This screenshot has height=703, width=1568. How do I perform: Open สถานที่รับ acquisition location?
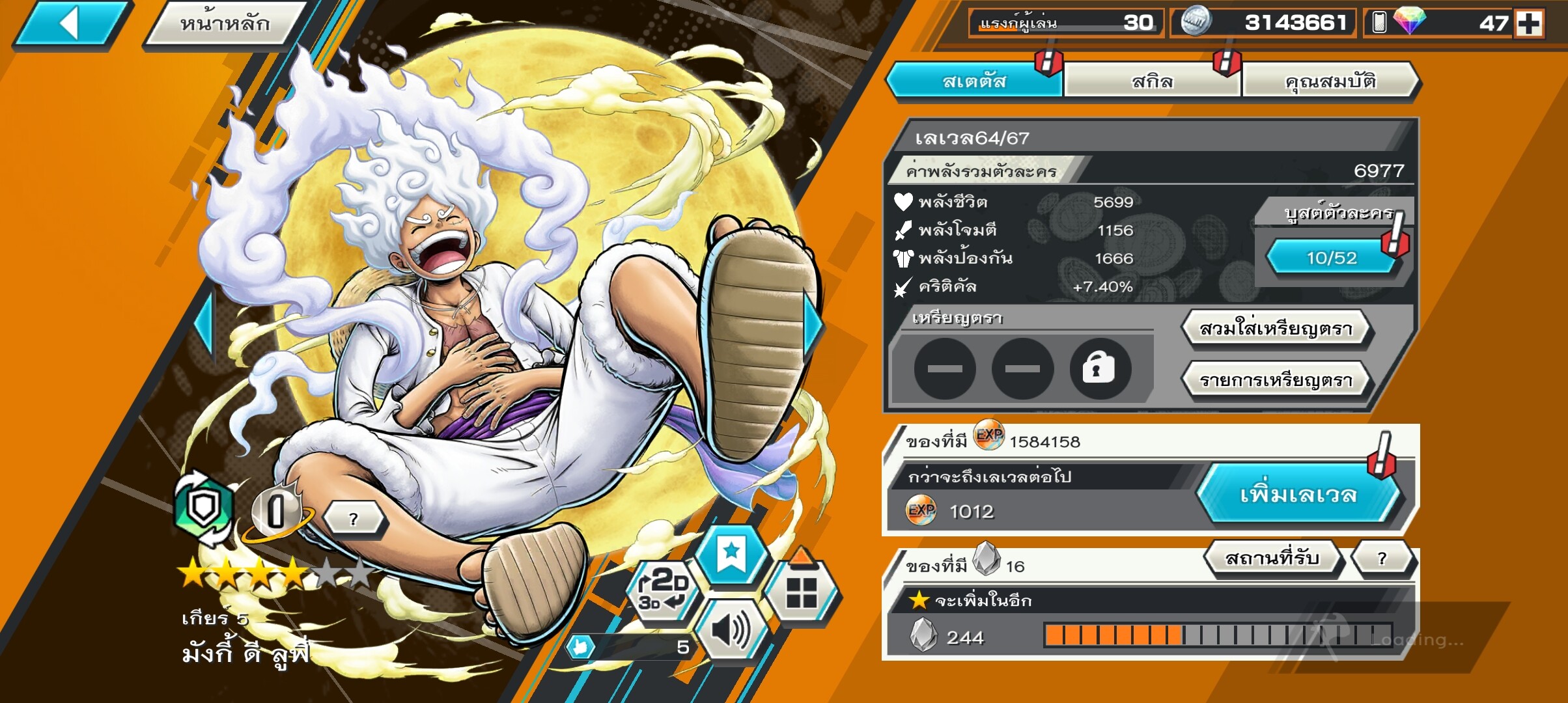[x=1272, y=558]
